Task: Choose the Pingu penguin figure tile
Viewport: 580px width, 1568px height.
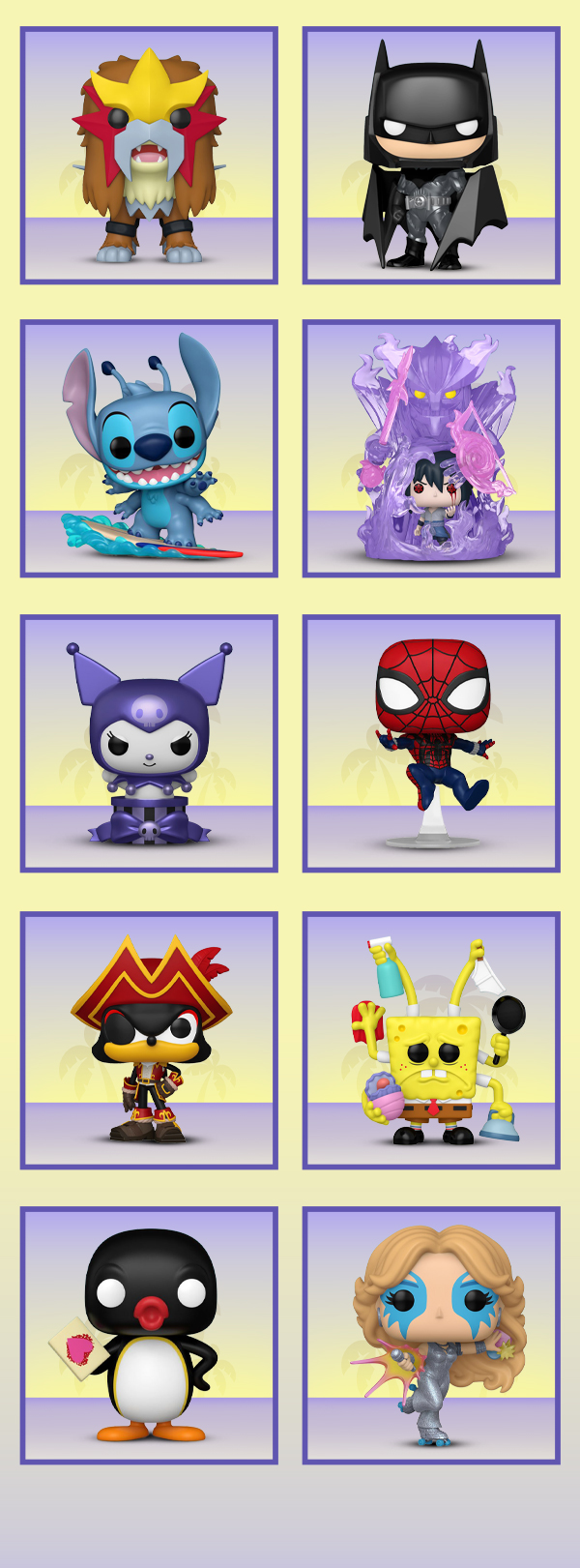Action: (x=149, y=1335)
